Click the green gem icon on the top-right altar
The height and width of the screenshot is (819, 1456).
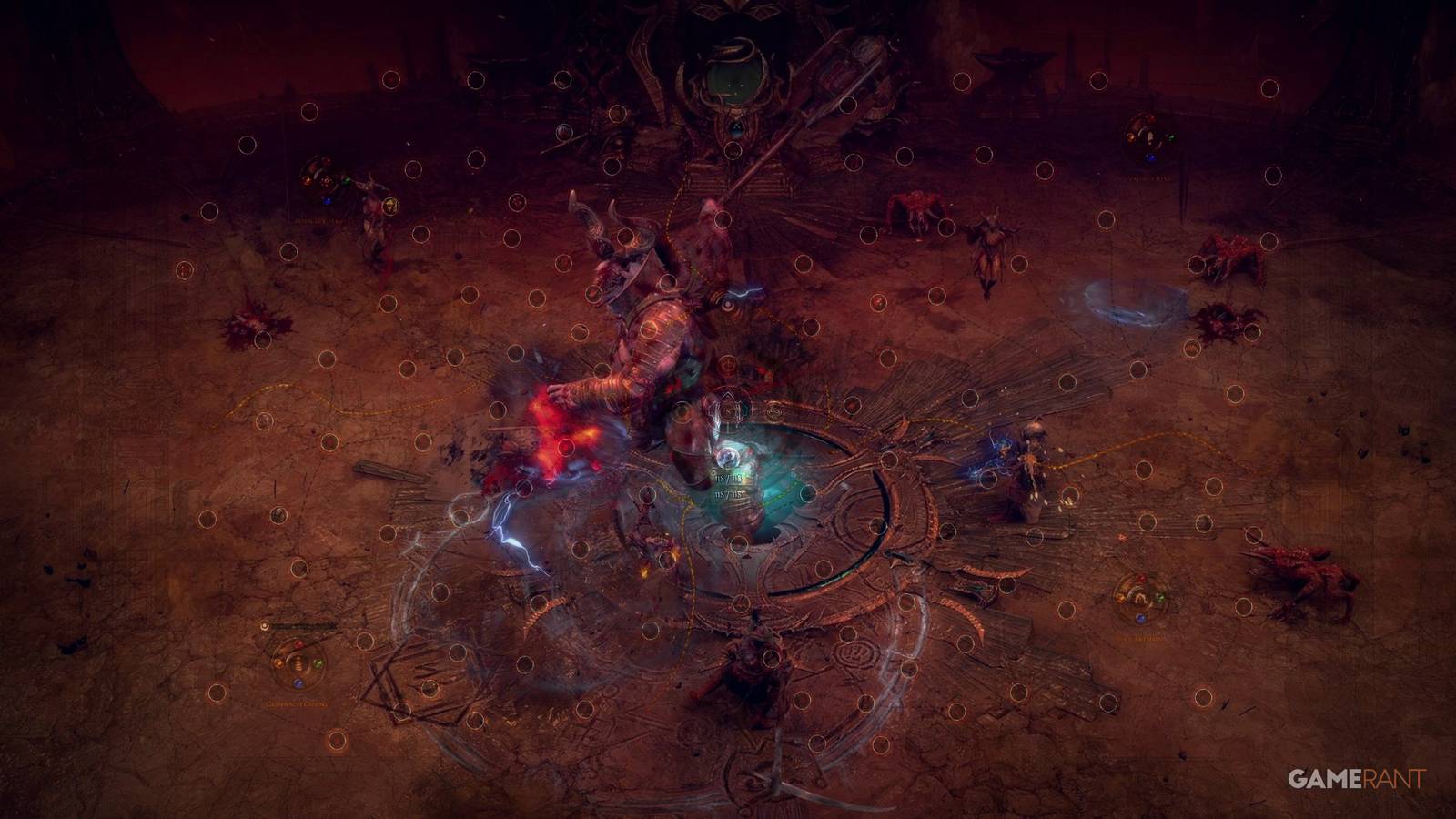coord(1171,137)
